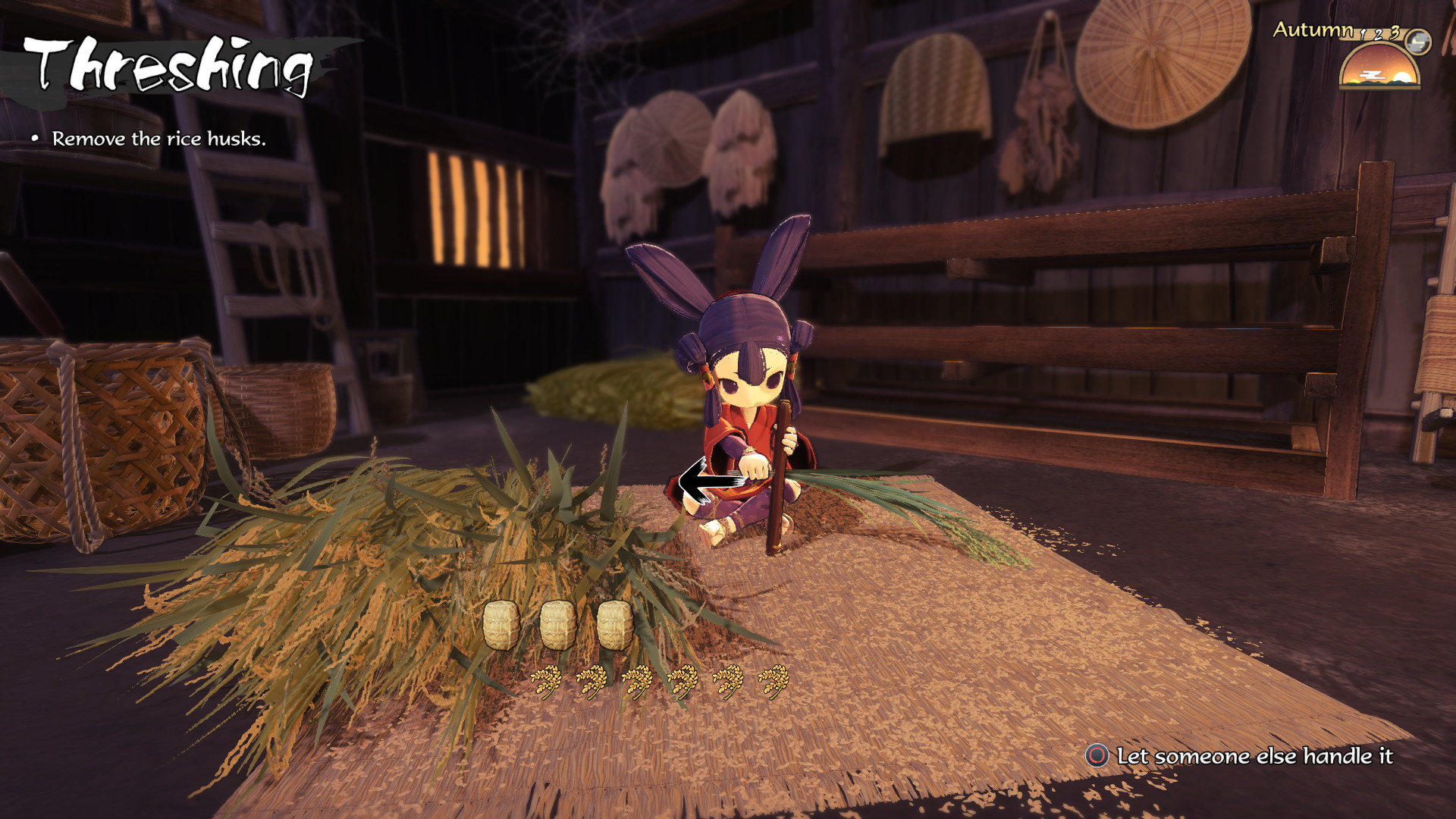Click the Autumn time-of-day dial

(1379, 66)
